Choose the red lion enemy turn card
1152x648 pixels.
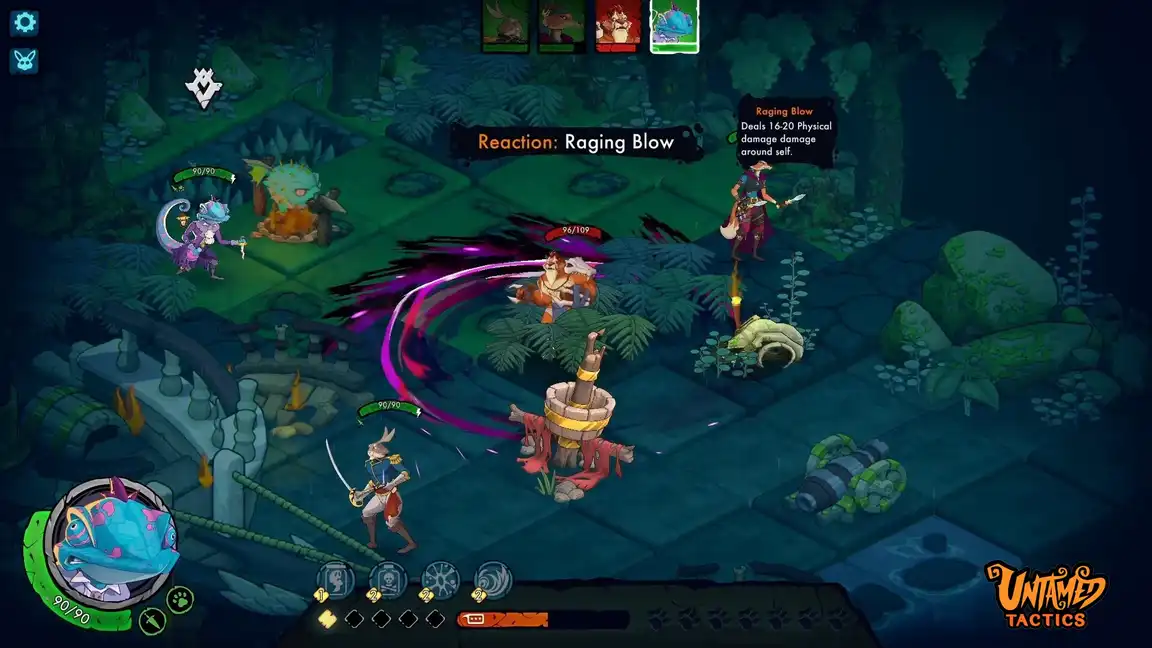[x=618, y=25]
